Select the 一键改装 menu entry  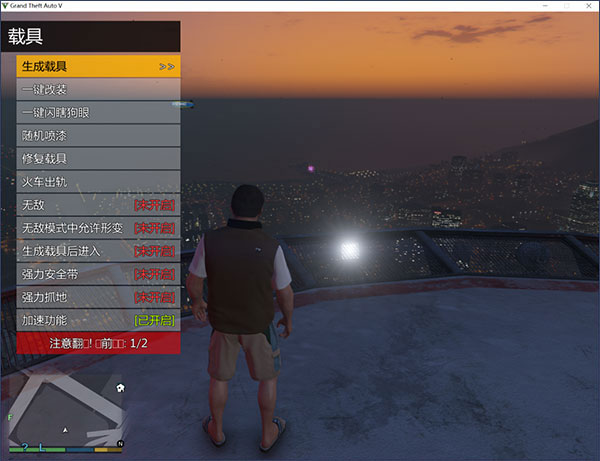(98, 90)
